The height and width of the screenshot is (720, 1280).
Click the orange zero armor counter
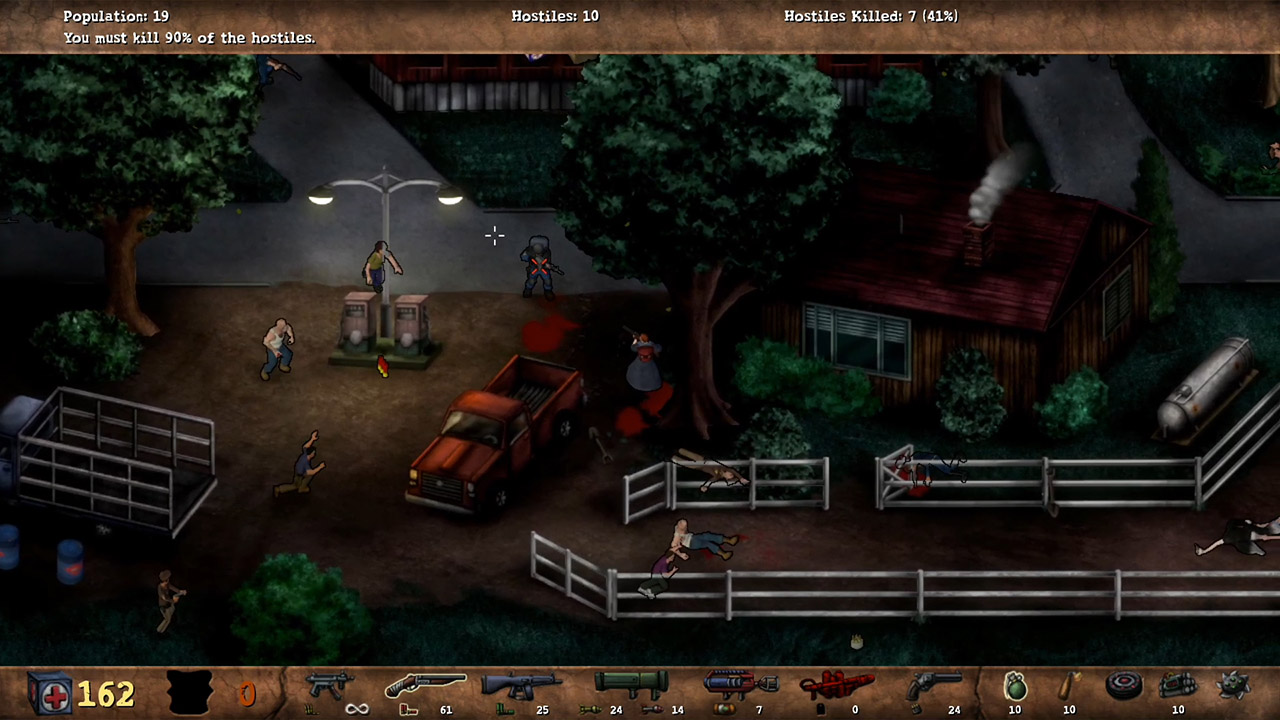pyautogui.click(x=249, y=691)
